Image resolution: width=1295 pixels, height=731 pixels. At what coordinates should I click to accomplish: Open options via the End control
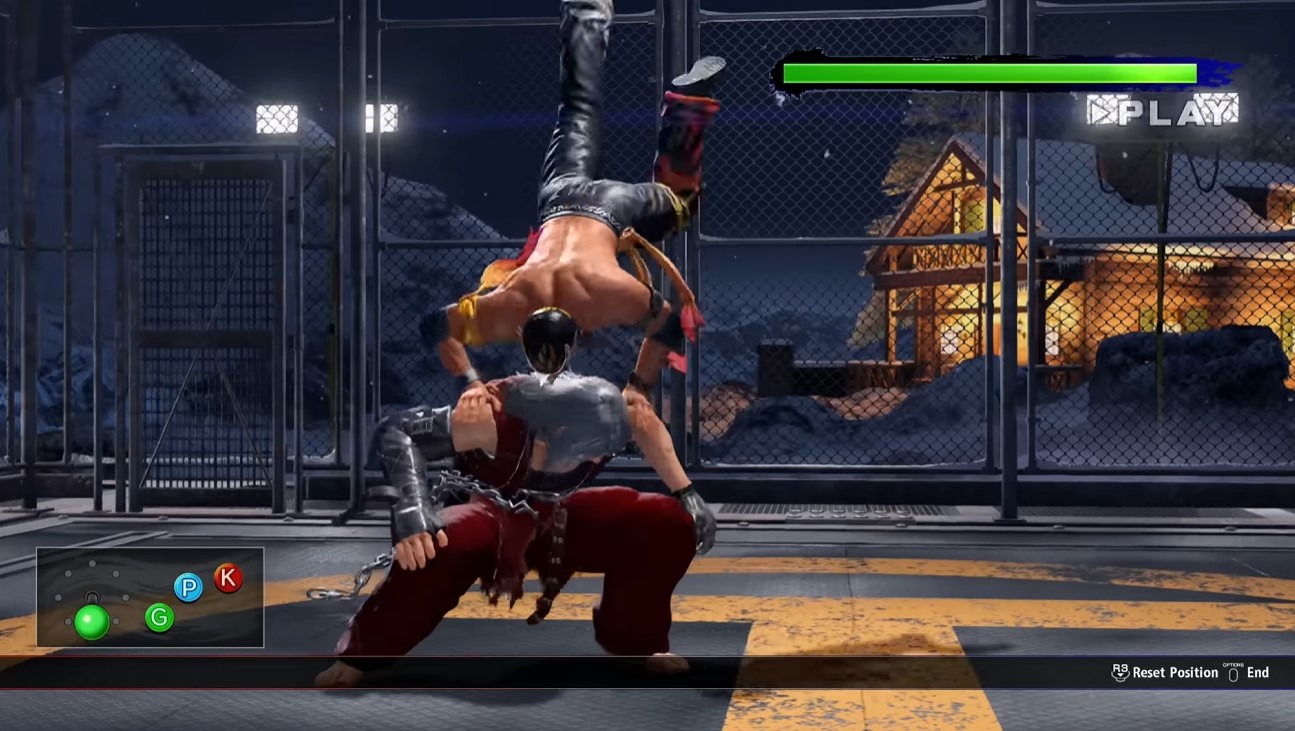(x=1258, y=672)
